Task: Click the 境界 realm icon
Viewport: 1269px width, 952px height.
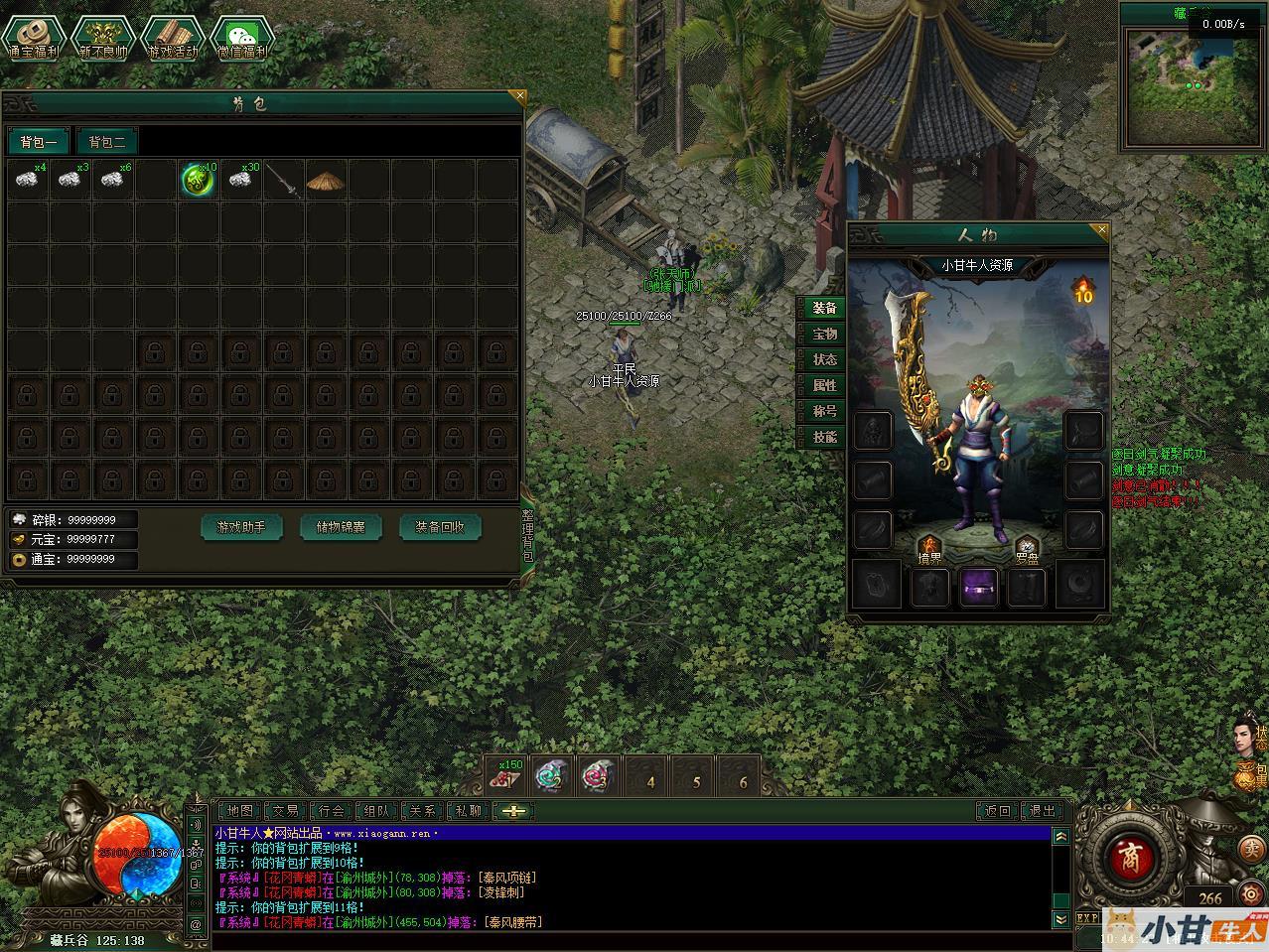Action: point(929,549)
